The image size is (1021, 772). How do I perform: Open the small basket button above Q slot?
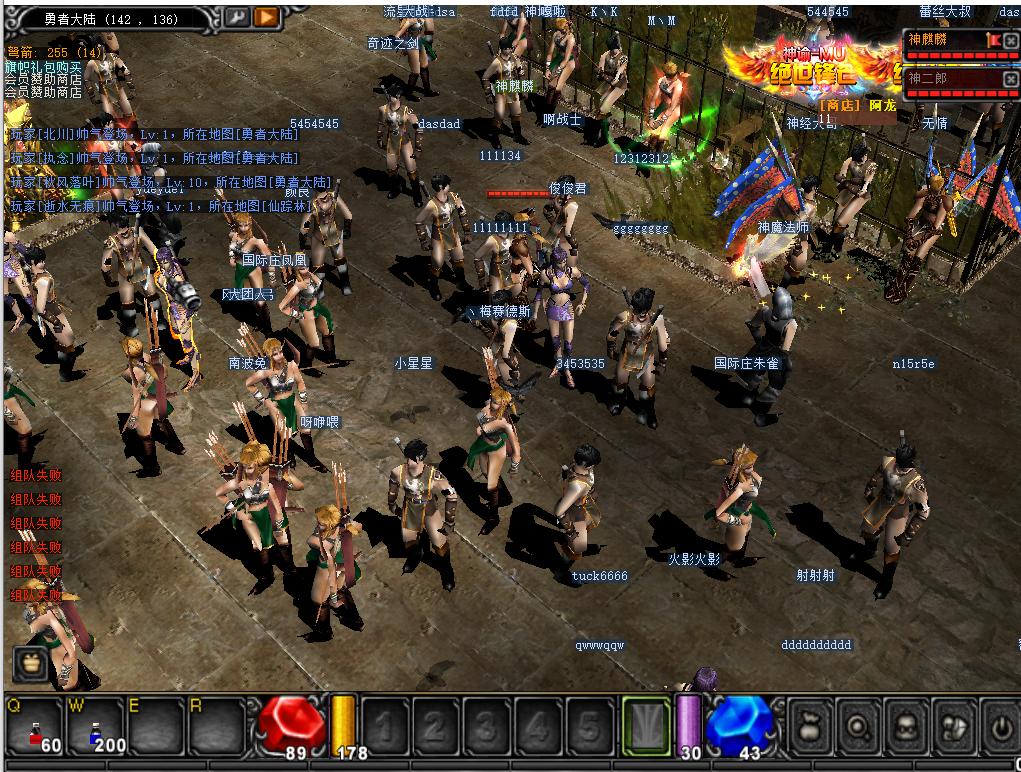29,663
